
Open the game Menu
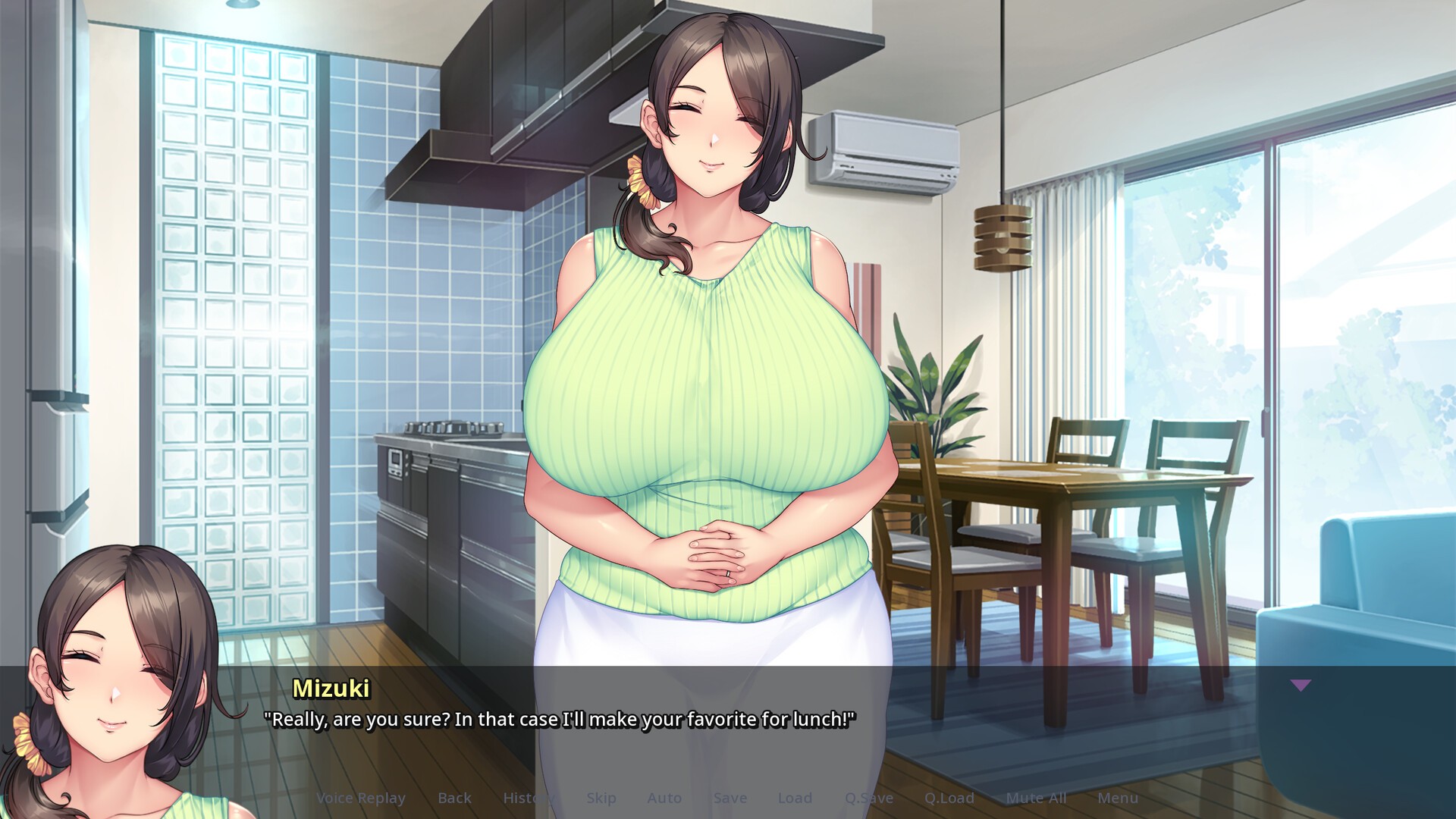1118,798
